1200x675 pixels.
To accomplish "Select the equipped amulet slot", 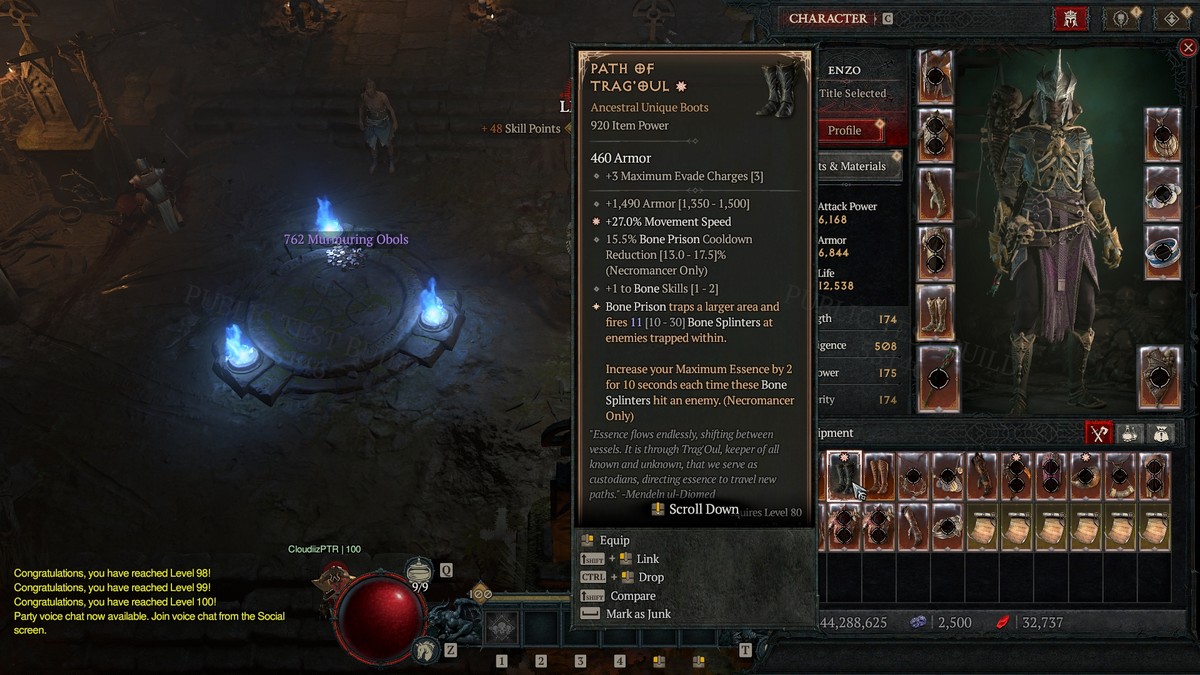I will (x=1163, y=134).
